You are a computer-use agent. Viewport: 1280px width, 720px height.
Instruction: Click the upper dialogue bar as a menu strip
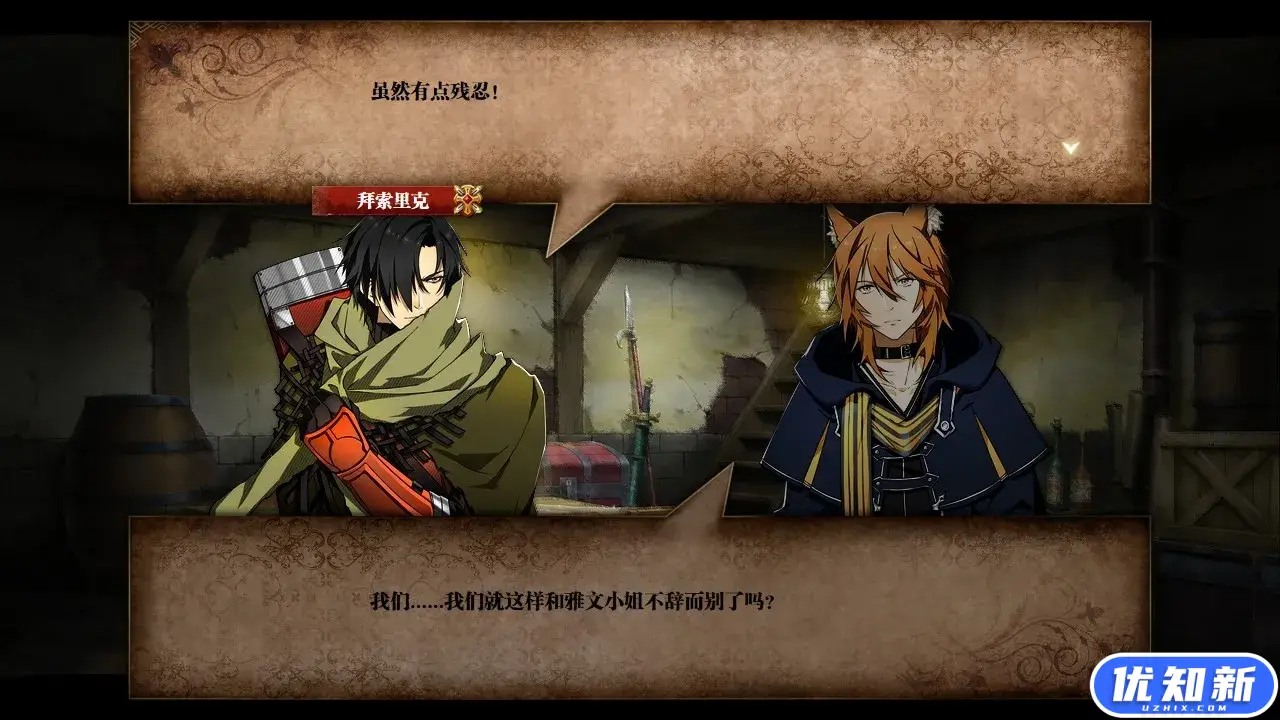[x=640, y=110]
